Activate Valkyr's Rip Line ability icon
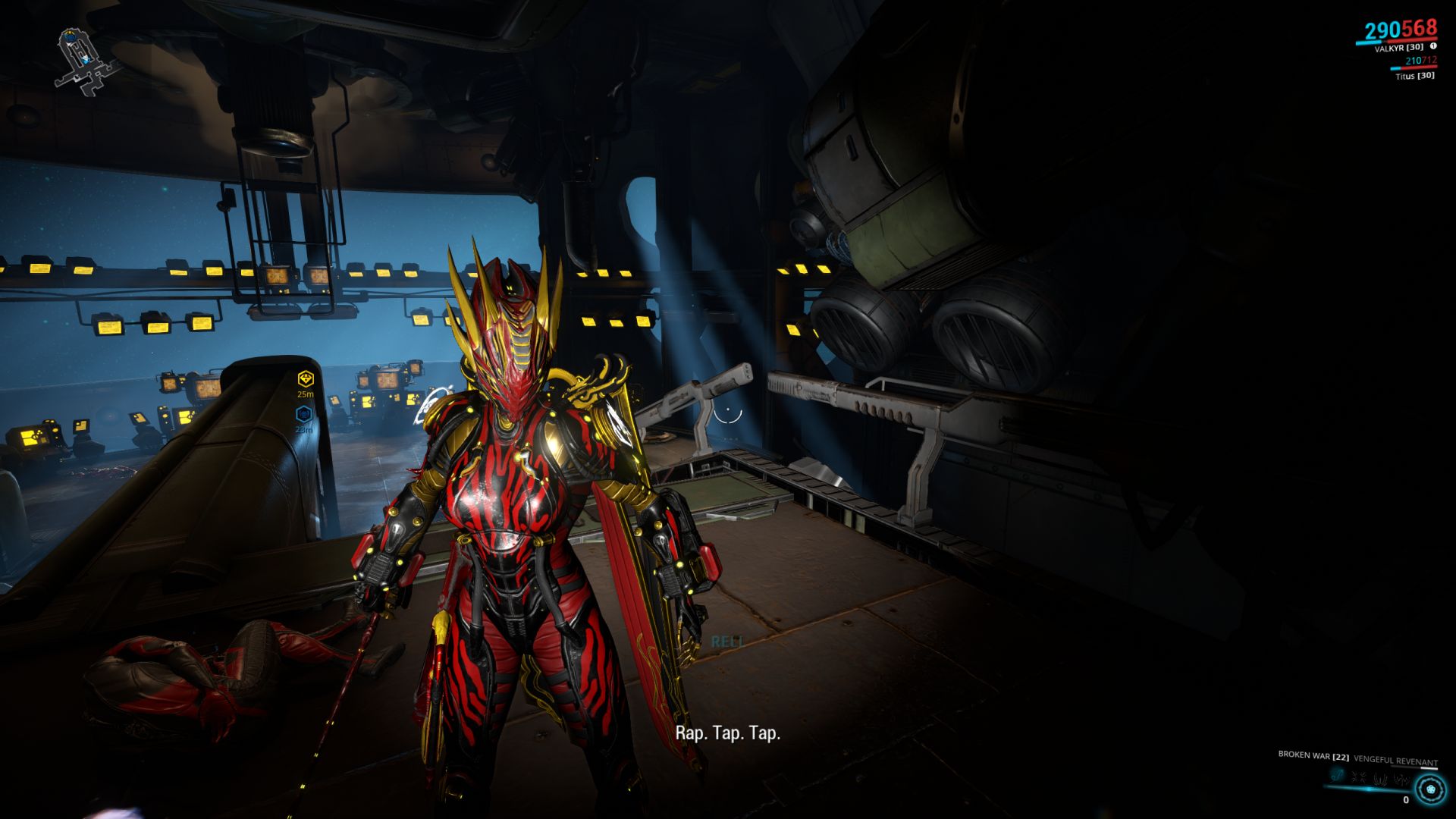Image resolution: width=1456 pixels, height=819 pixels. coord(1337,775)
